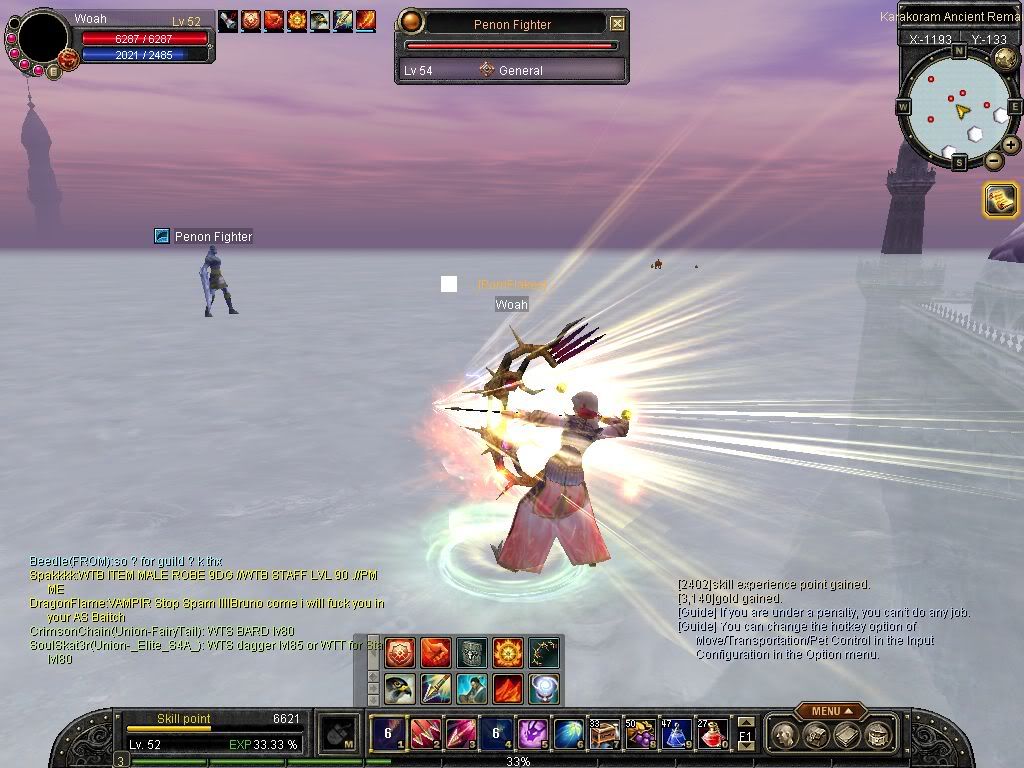1024x768 pixels.
Task: Cast the blue-green burst skill in slot 6
Action: coord(568,734)
